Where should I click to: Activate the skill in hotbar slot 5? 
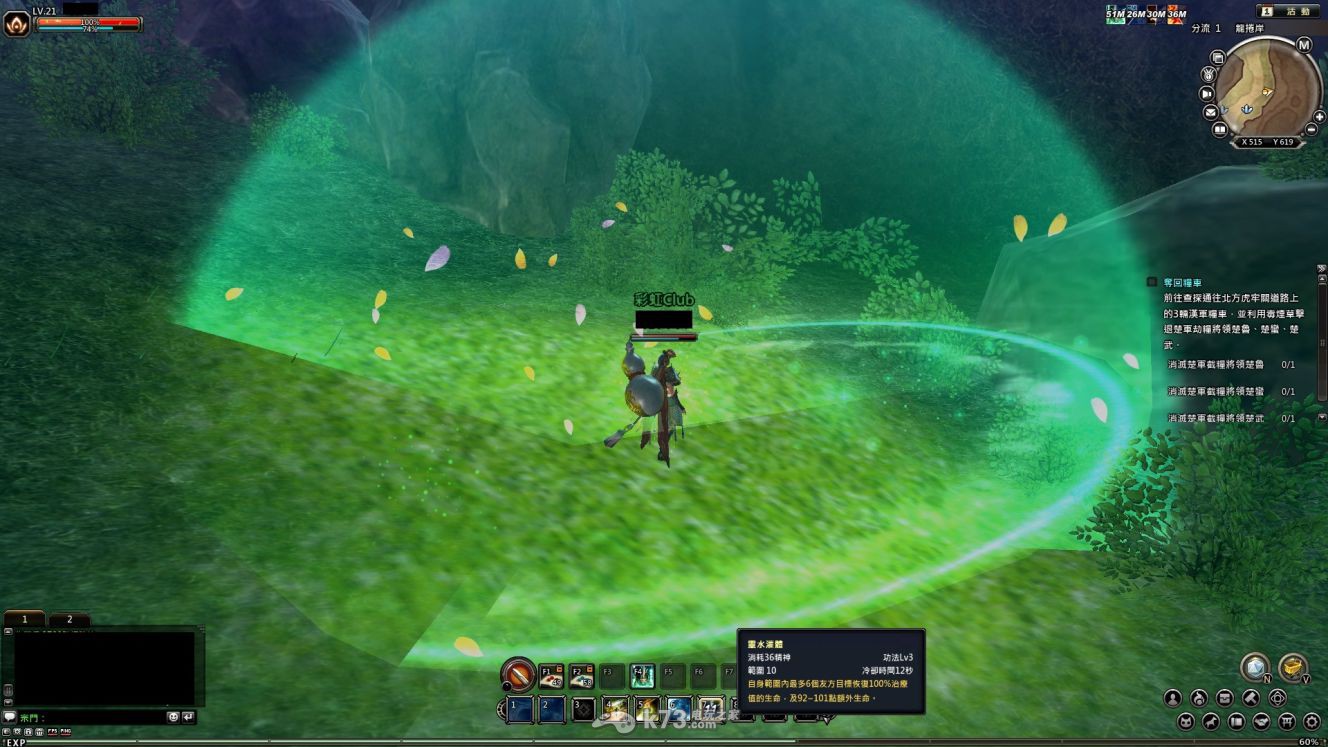tap(646, 709)
